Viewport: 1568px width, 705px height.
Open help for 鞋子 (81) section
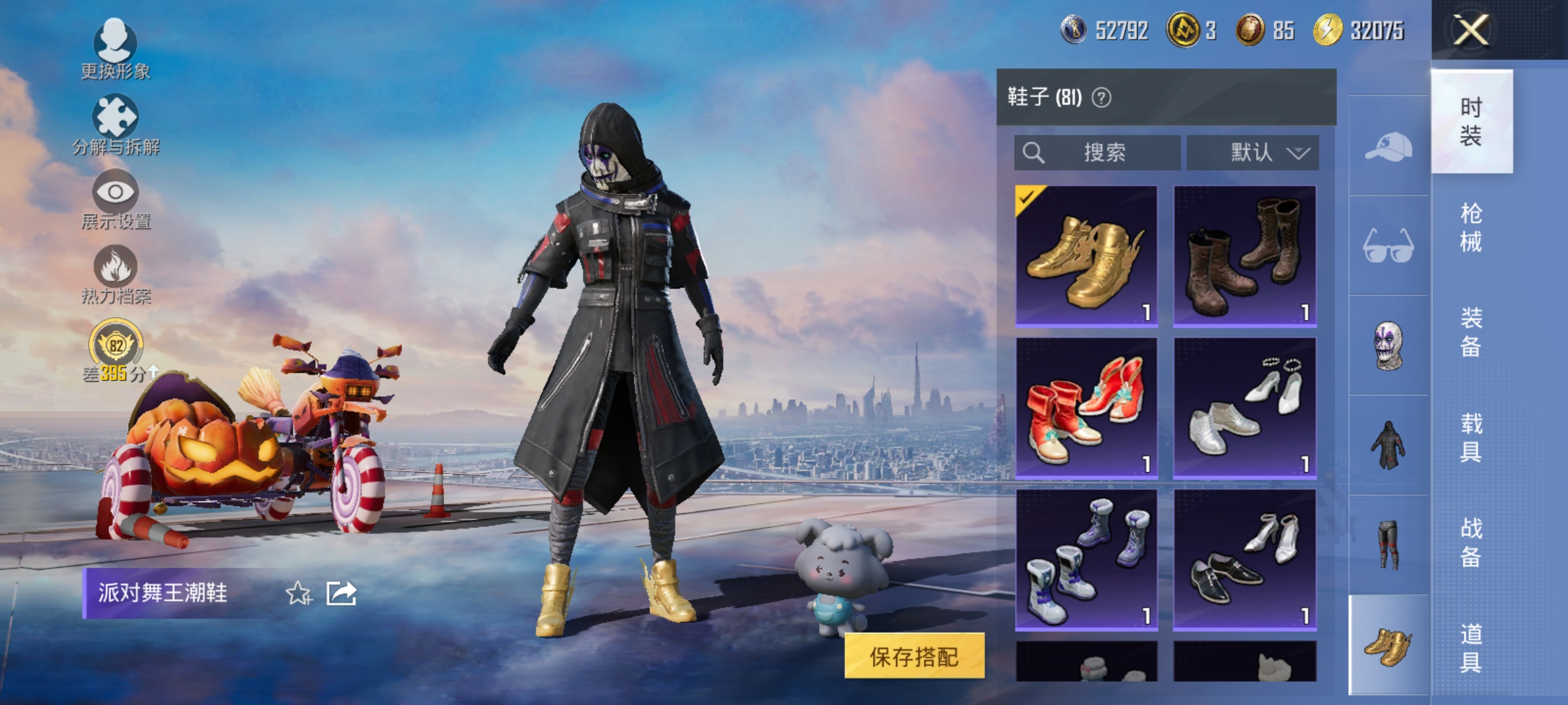tap(1102, 99)
